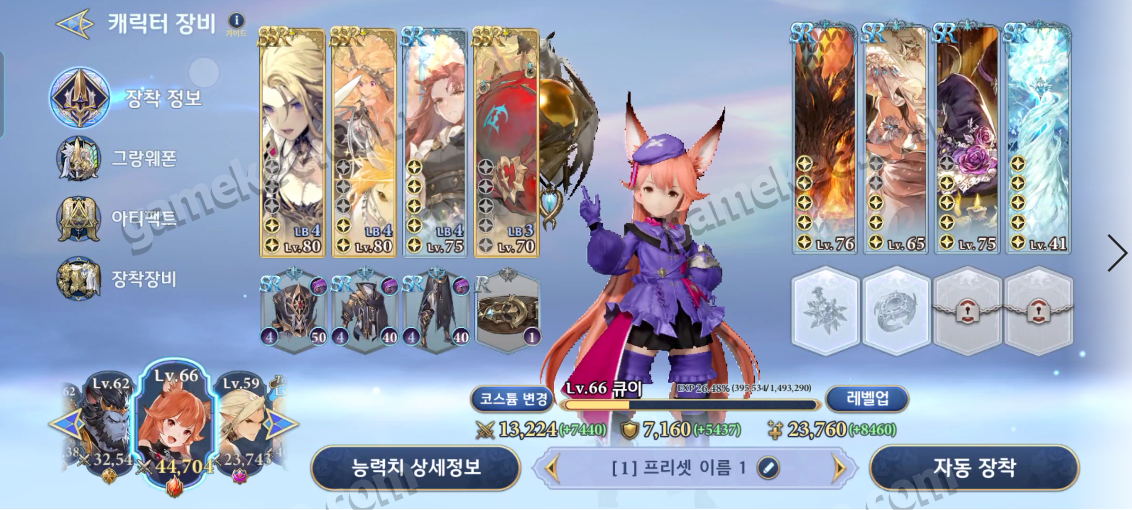Edit the preset name with pencil icon
1132x510 pixels.
pyautogui.click(x=768, y=467)
